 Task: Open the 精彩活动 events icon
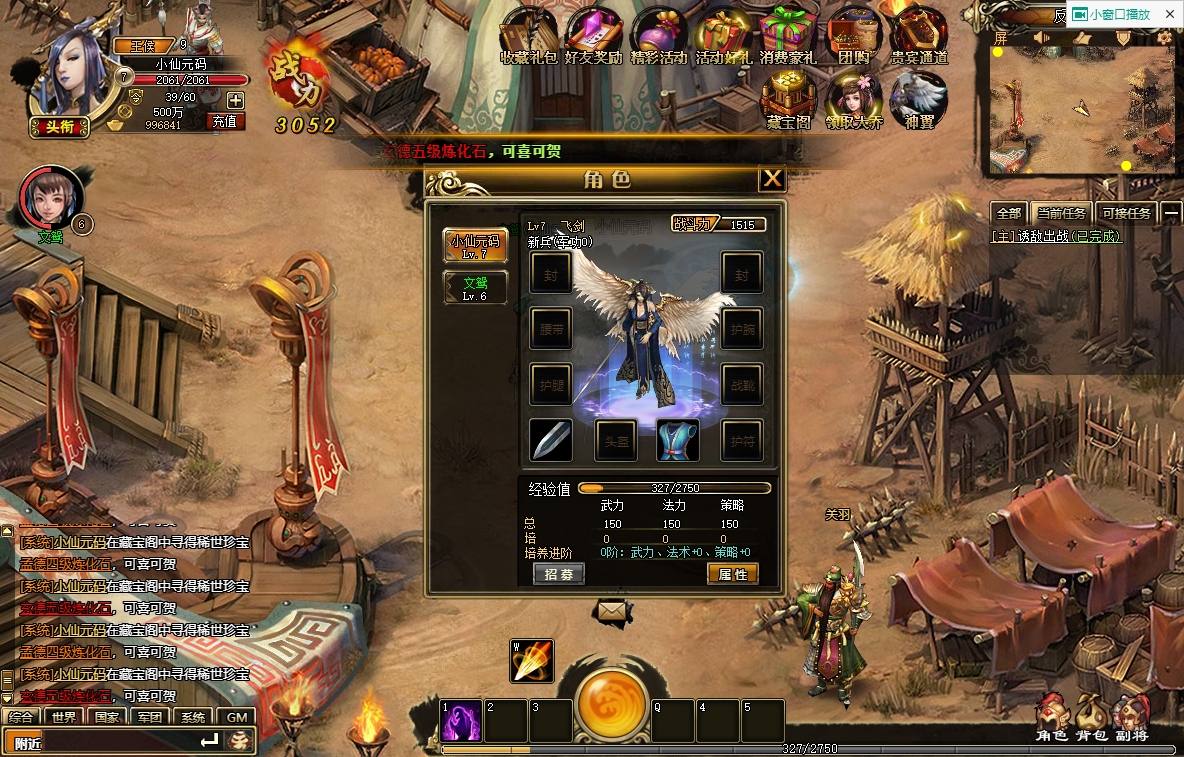pyautogui.click(x=658, y=35)
